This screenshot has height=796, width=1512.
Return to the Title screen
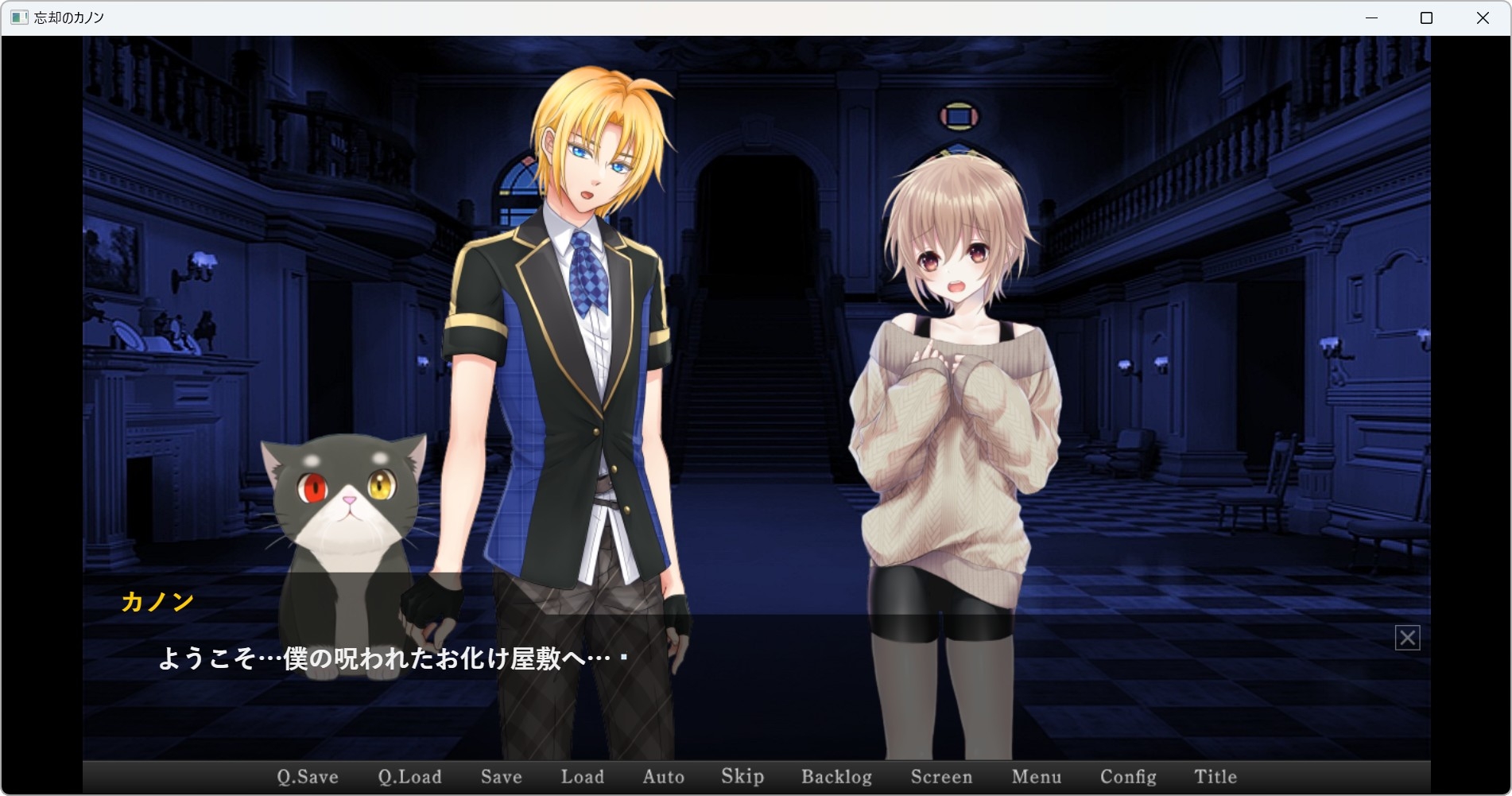[1215, 777]
